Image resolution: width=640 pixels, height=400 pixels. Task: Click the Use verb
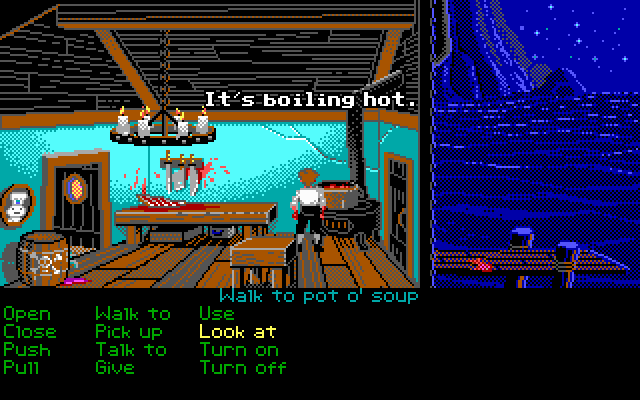coord(217,314)
